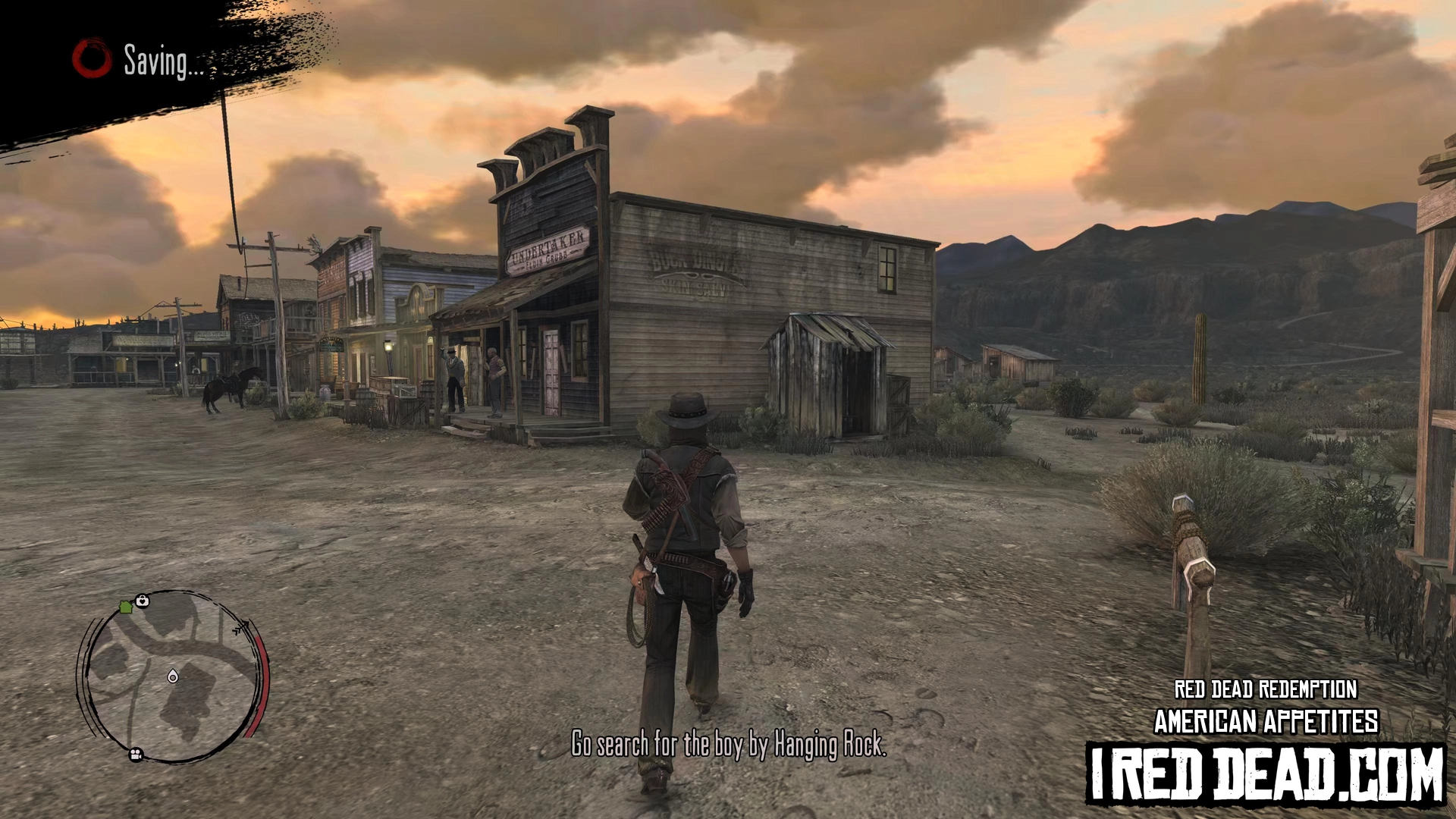Click the circular minimap
The image size is (1456, 819).
[174, 676]
